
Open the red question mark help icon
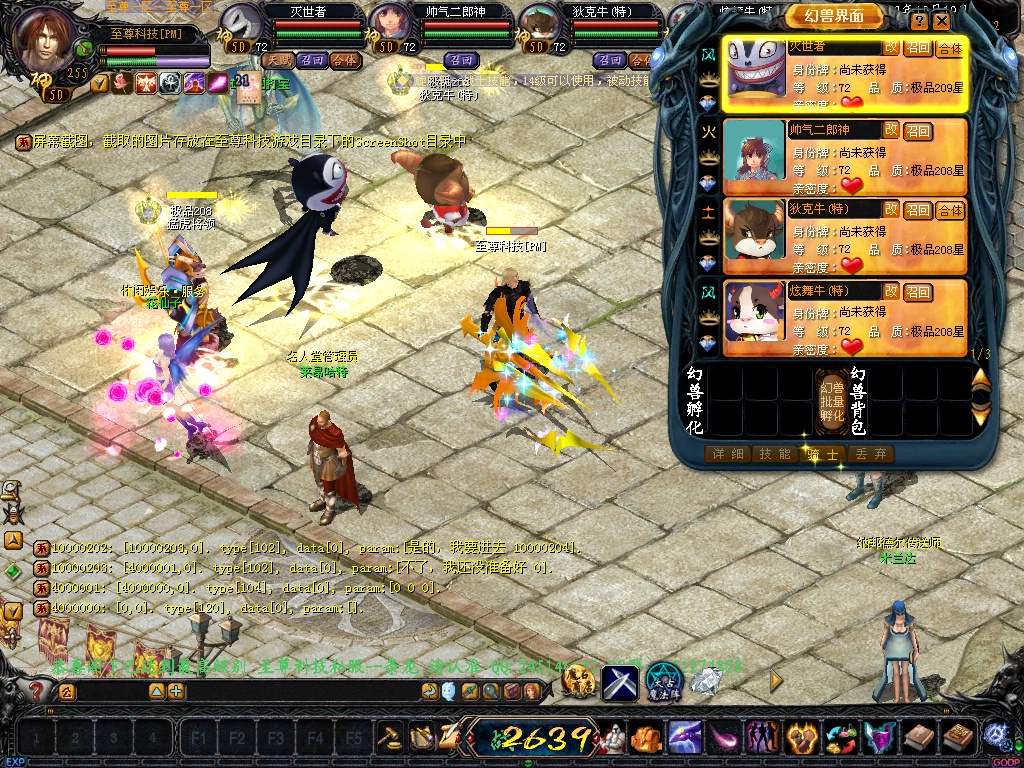click(x=36, y=691)
